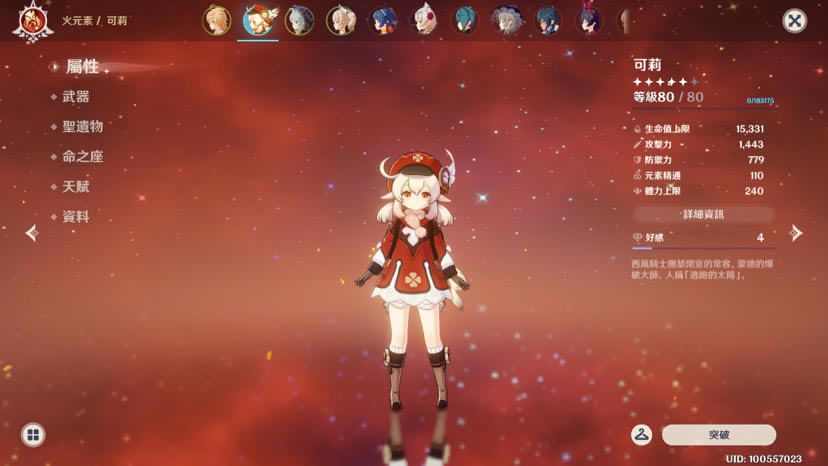
Task: Switch to the next character with the right arrow
Action: point(796,233)
